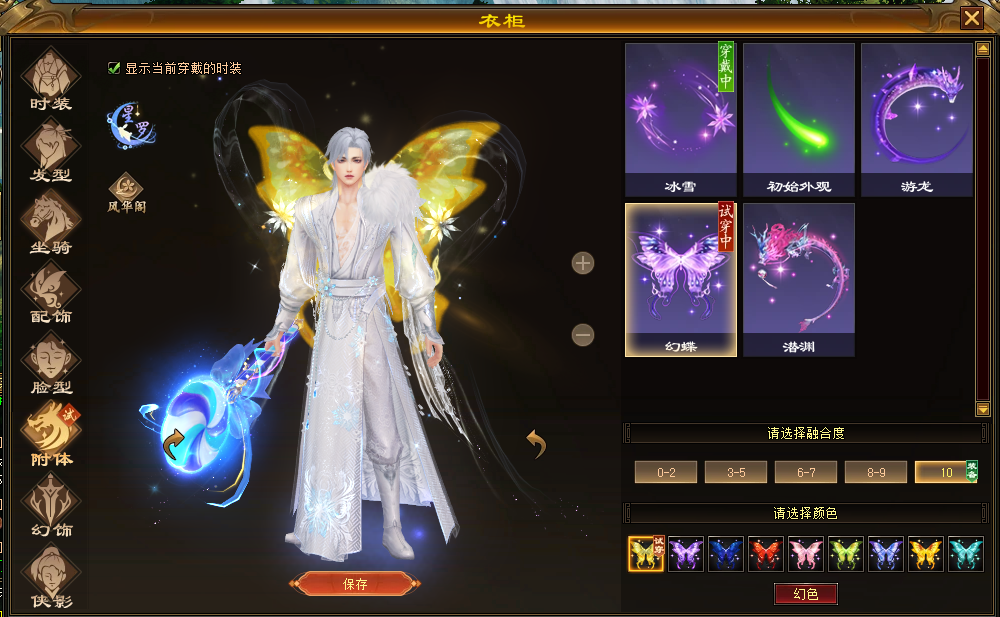This screenshot has width=1000, height=617.
Task: Switch to the 时装 costume tab
Action: tap(51, 78)
